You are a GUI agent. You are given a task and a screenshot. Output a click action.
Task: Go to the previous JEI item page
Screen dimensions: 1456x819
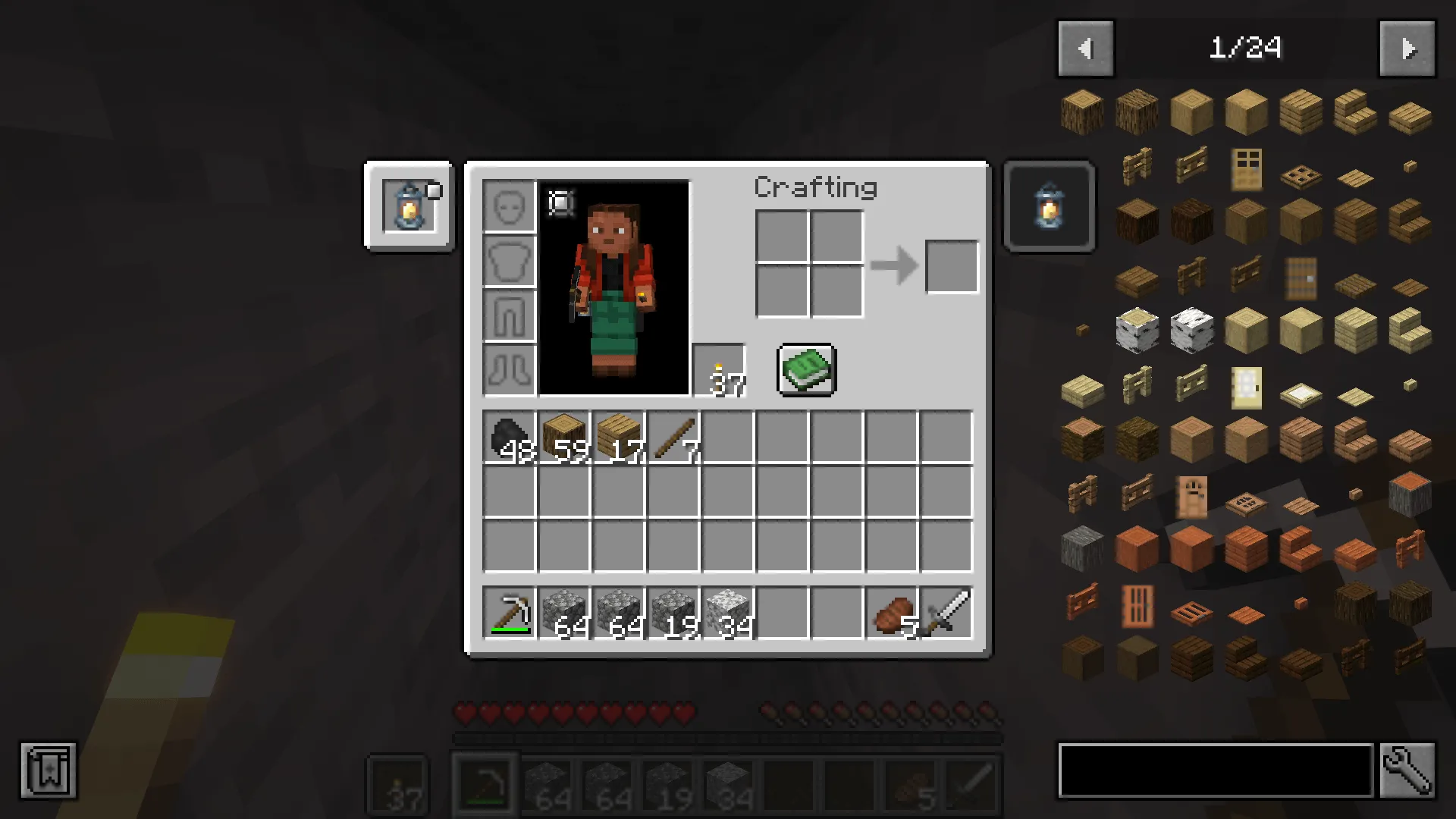pos(1085,48)
